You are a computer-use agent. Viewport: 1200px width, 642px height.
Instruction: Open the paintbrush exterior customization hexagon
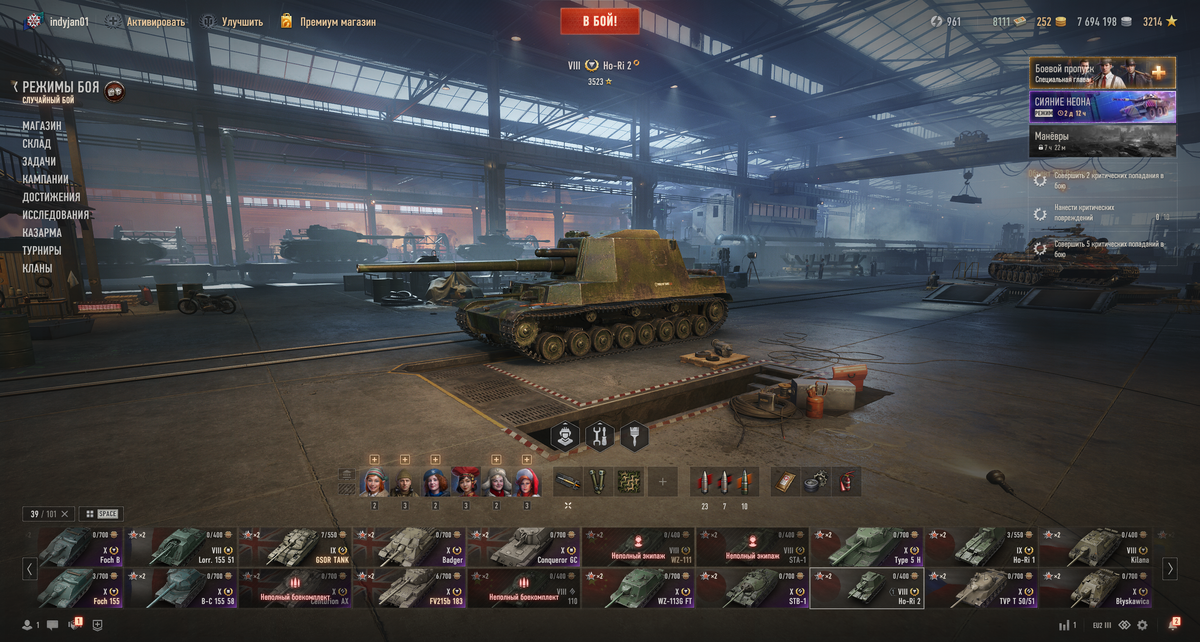[635, 436]
